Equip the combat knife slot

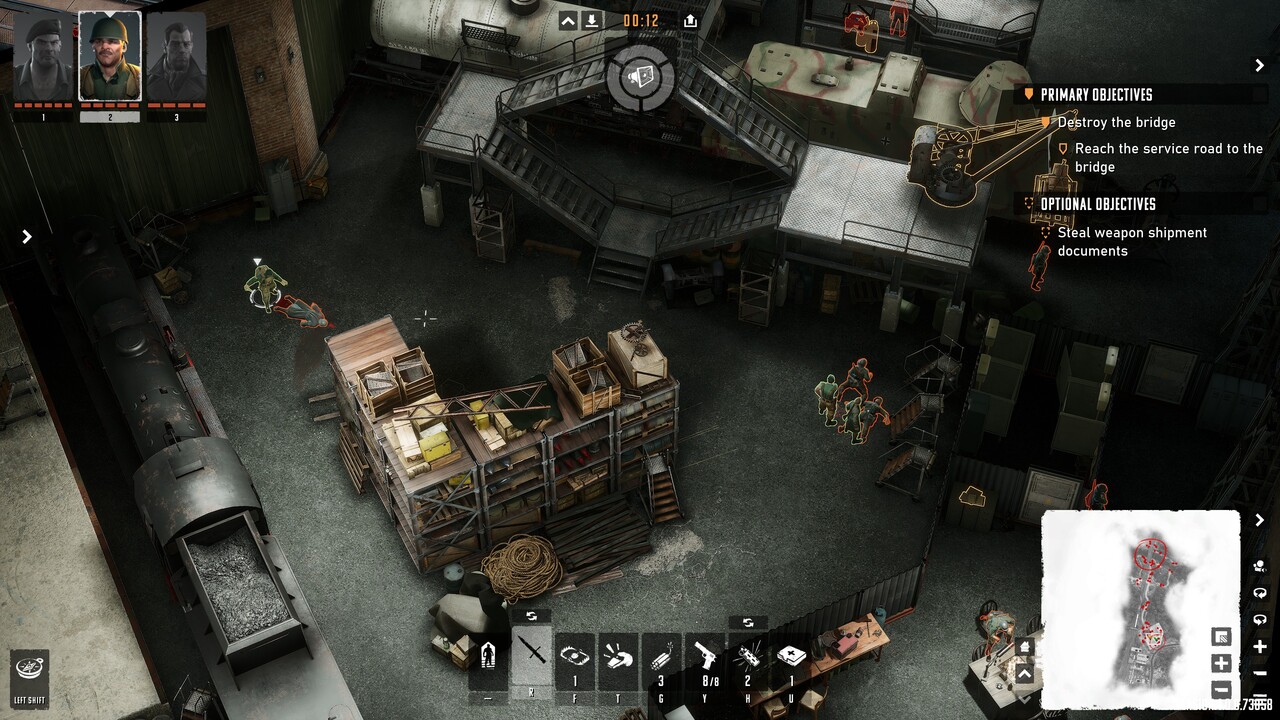(x=532, y=656)
